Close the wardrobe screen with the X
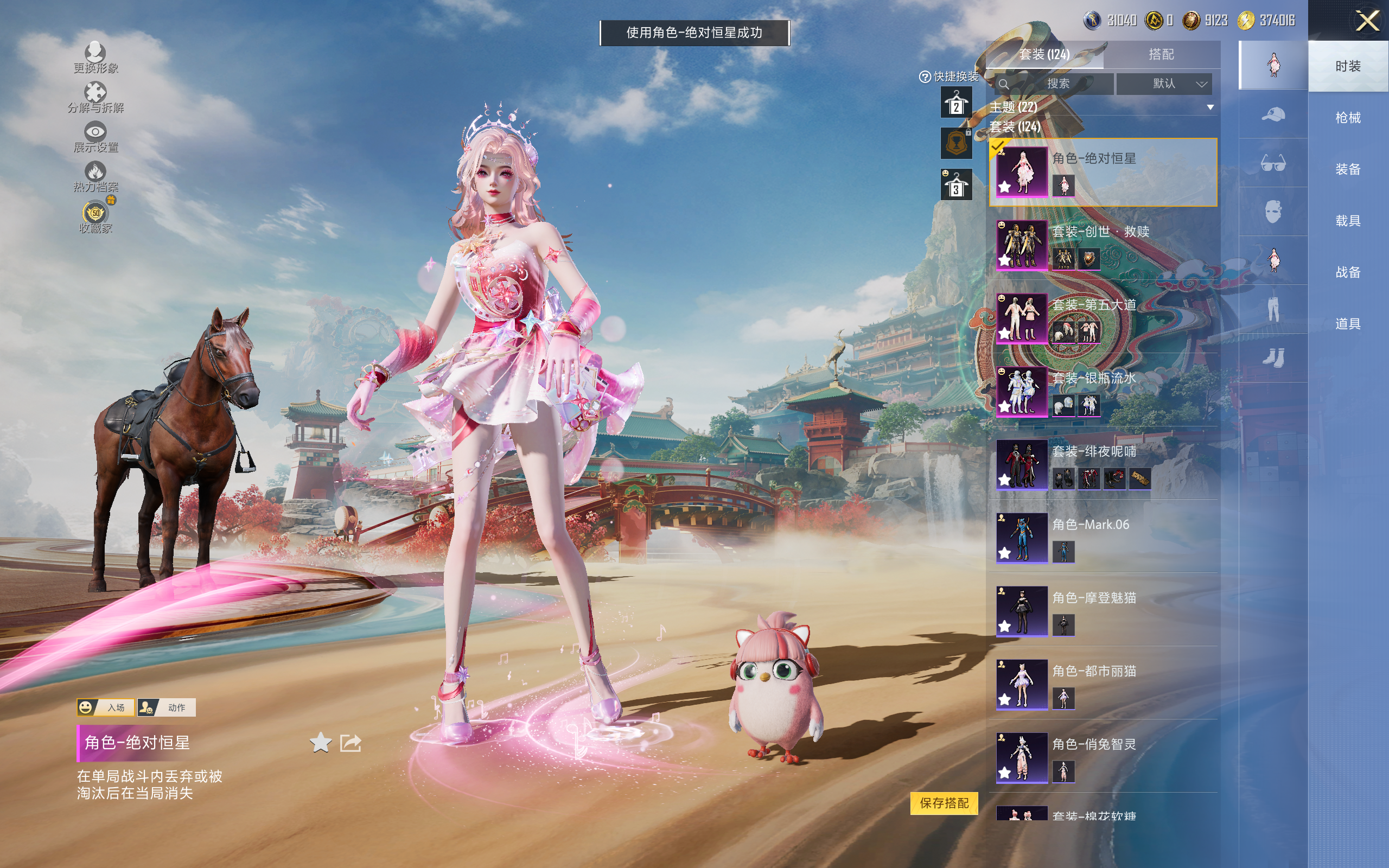Image resolution: width=1389 pixels, height=868 pixels. pos(1367,21)
